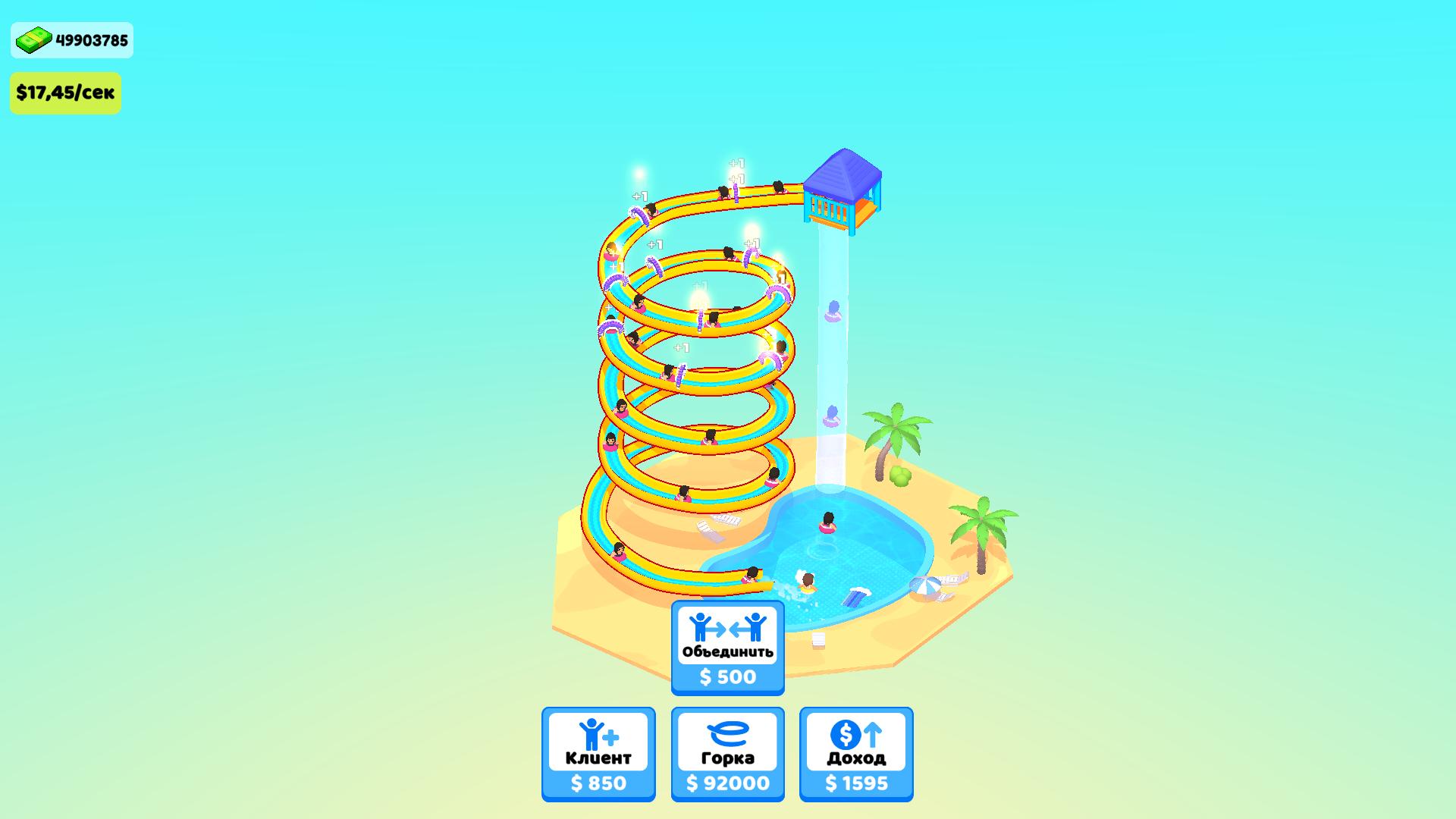This screenshot has height=819, width=1456.
Task: Select the $17,45/сек income display
Action: (x=65, y=93)
